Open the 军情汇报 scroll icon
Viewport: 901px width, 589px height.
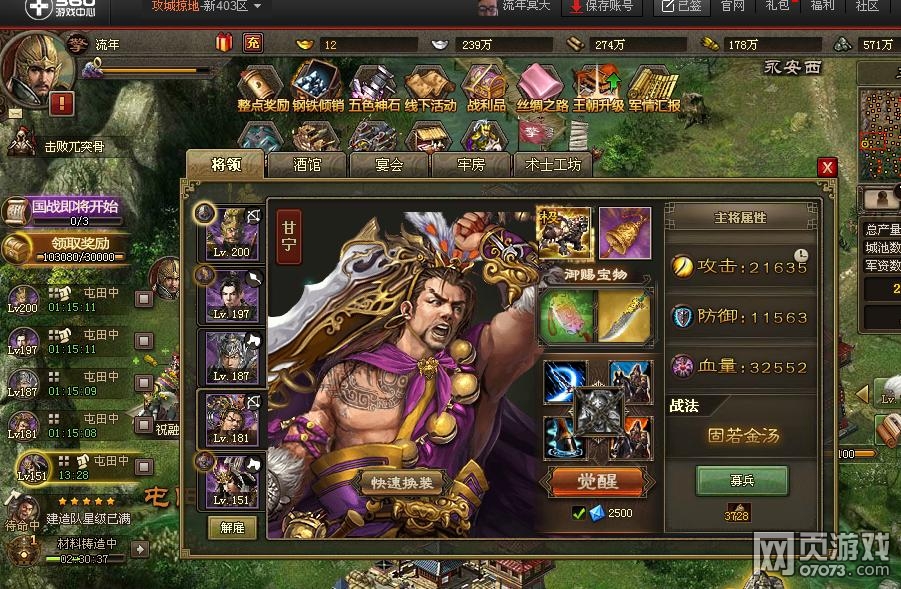tap(654, 88)
